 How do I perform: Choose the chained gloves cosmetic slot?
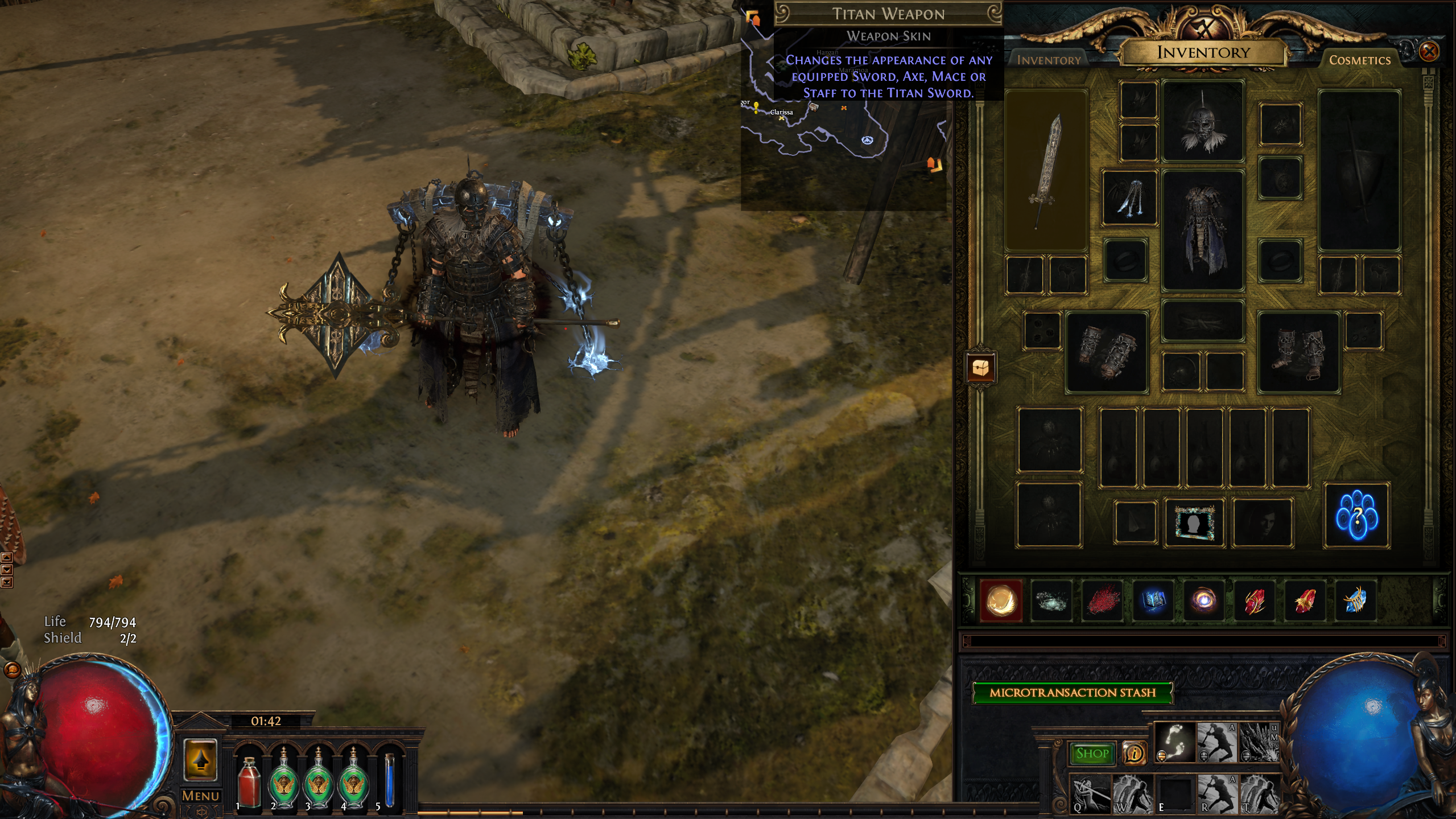(x=1106, y=352)
